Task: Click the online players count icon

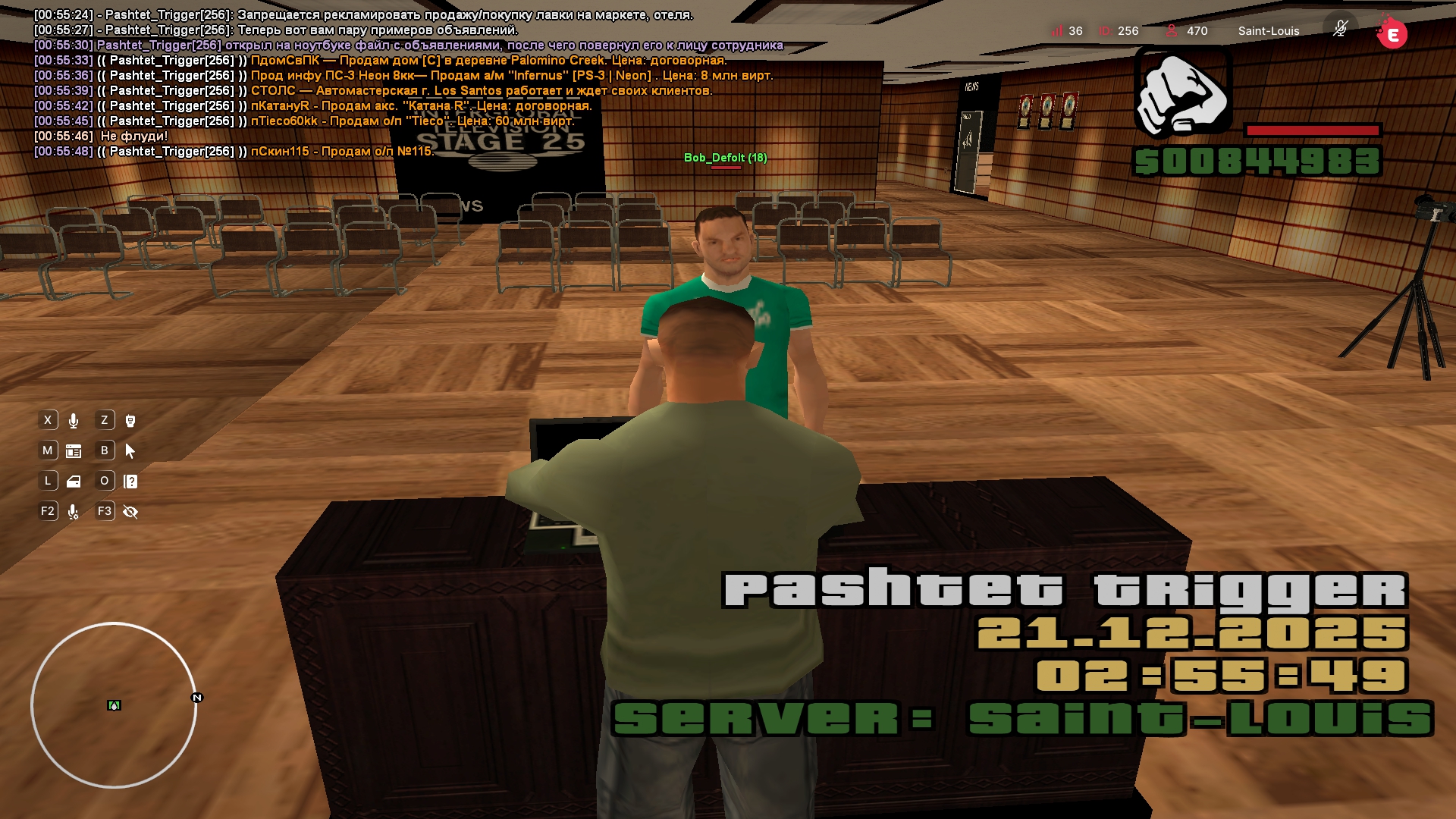Action: click(1172, 31)
